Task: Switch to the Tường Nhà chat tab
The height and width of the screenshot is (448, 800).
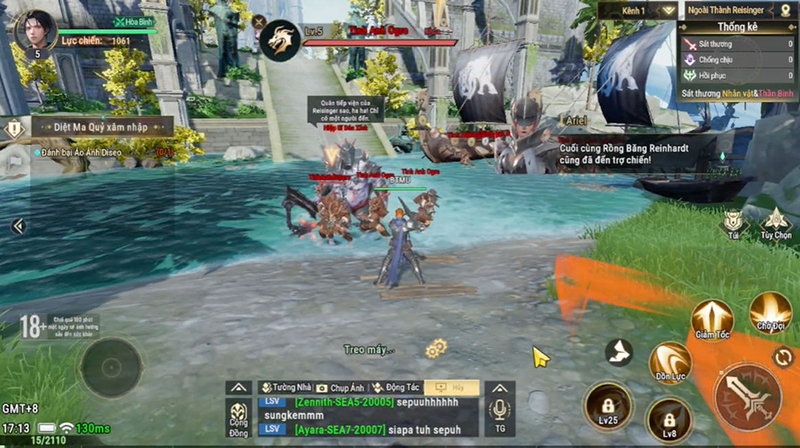Action: (x=284, y=388)
